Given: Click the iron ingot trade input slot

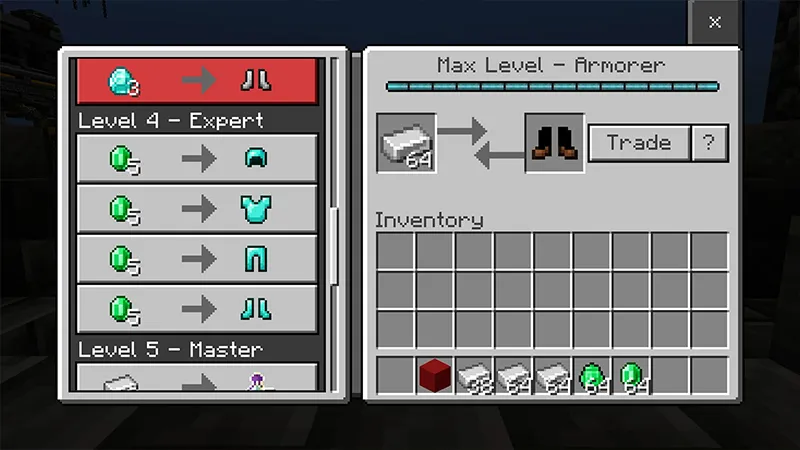Looking at the screenshot, I should pos(407,142).
